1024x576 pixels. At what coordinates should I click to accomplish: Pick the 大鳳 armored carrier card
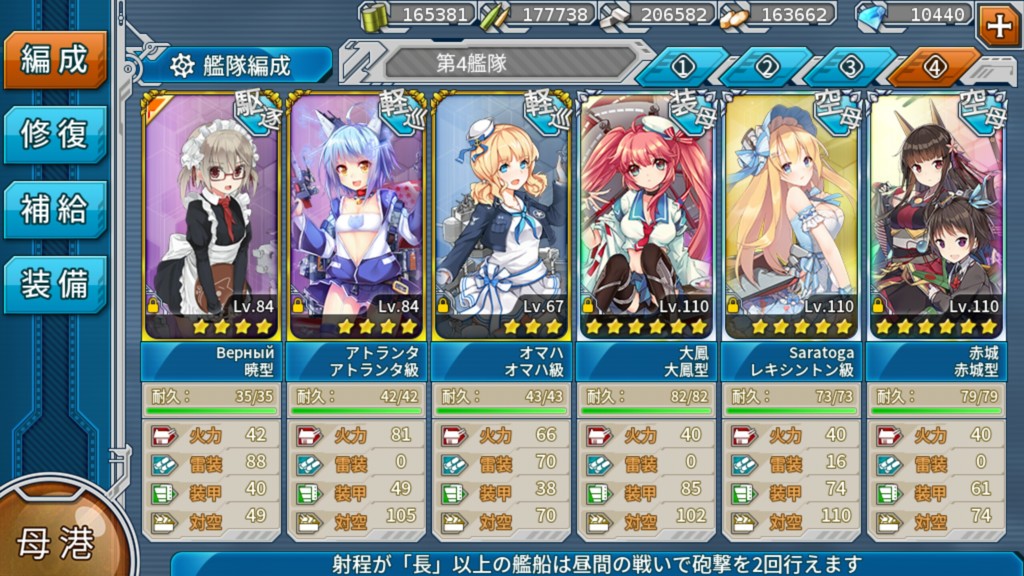pyautogui.click(x=647, y=216)
